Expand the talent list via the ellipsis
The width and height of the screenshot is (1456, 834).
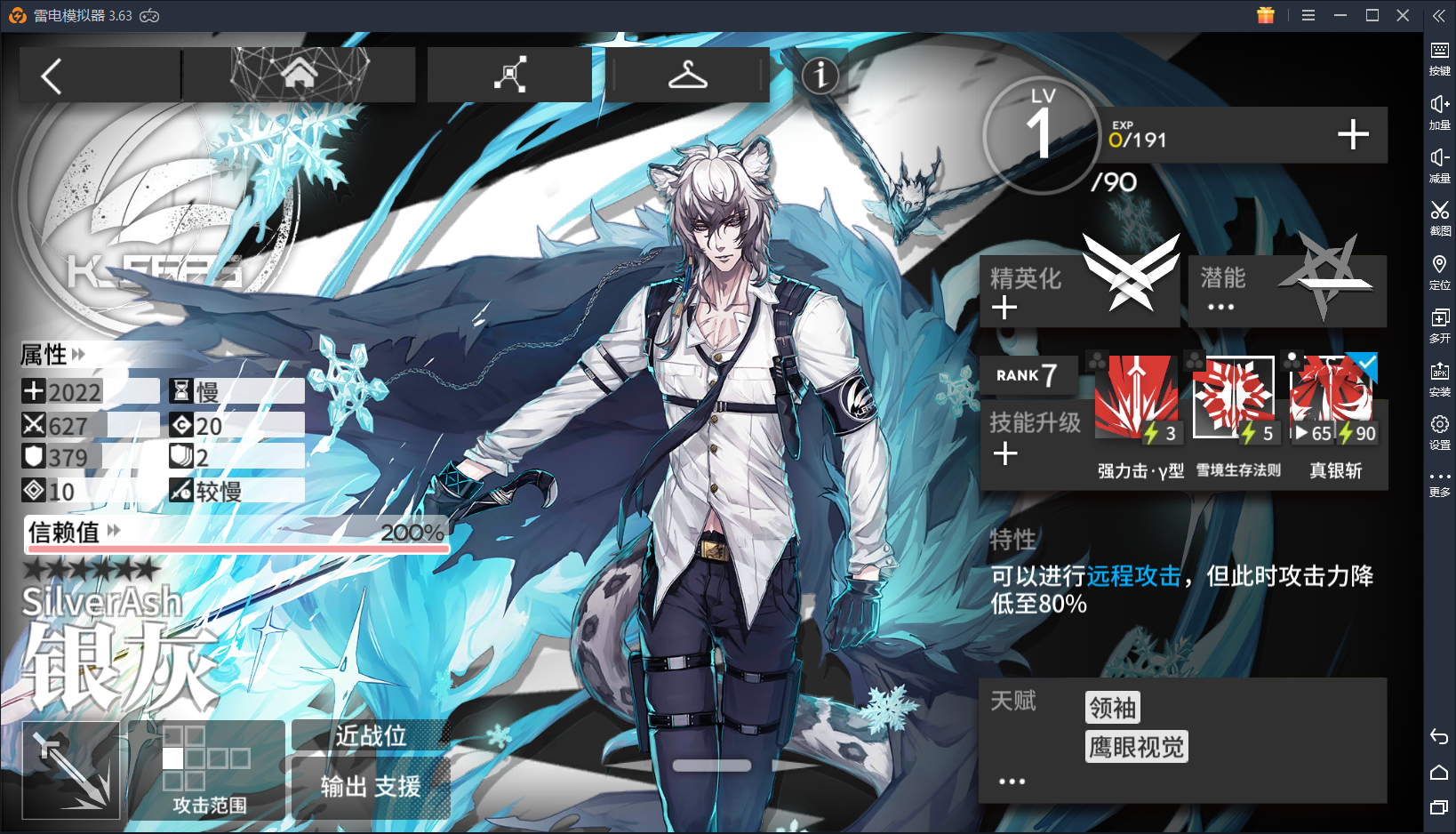(1011, 780)
